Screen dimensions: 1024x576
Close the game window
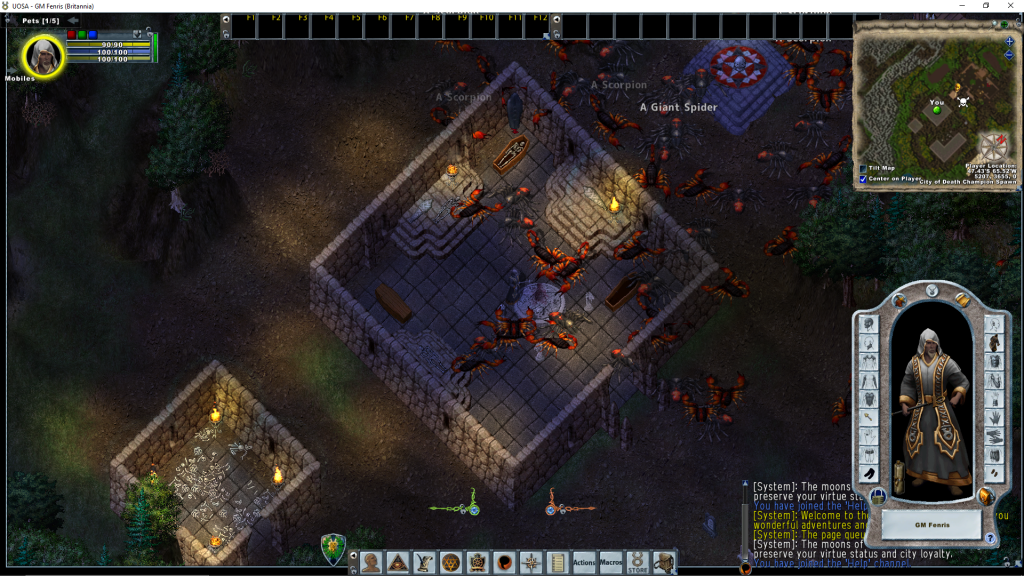click(1010, 6)
